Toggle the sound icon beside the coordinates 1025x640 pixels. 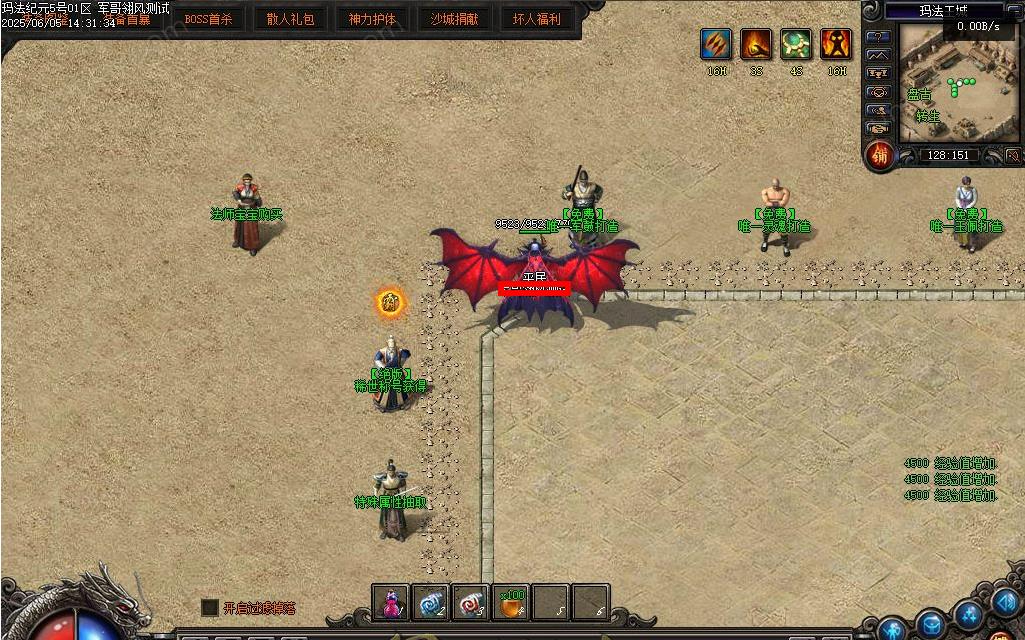1012,156
